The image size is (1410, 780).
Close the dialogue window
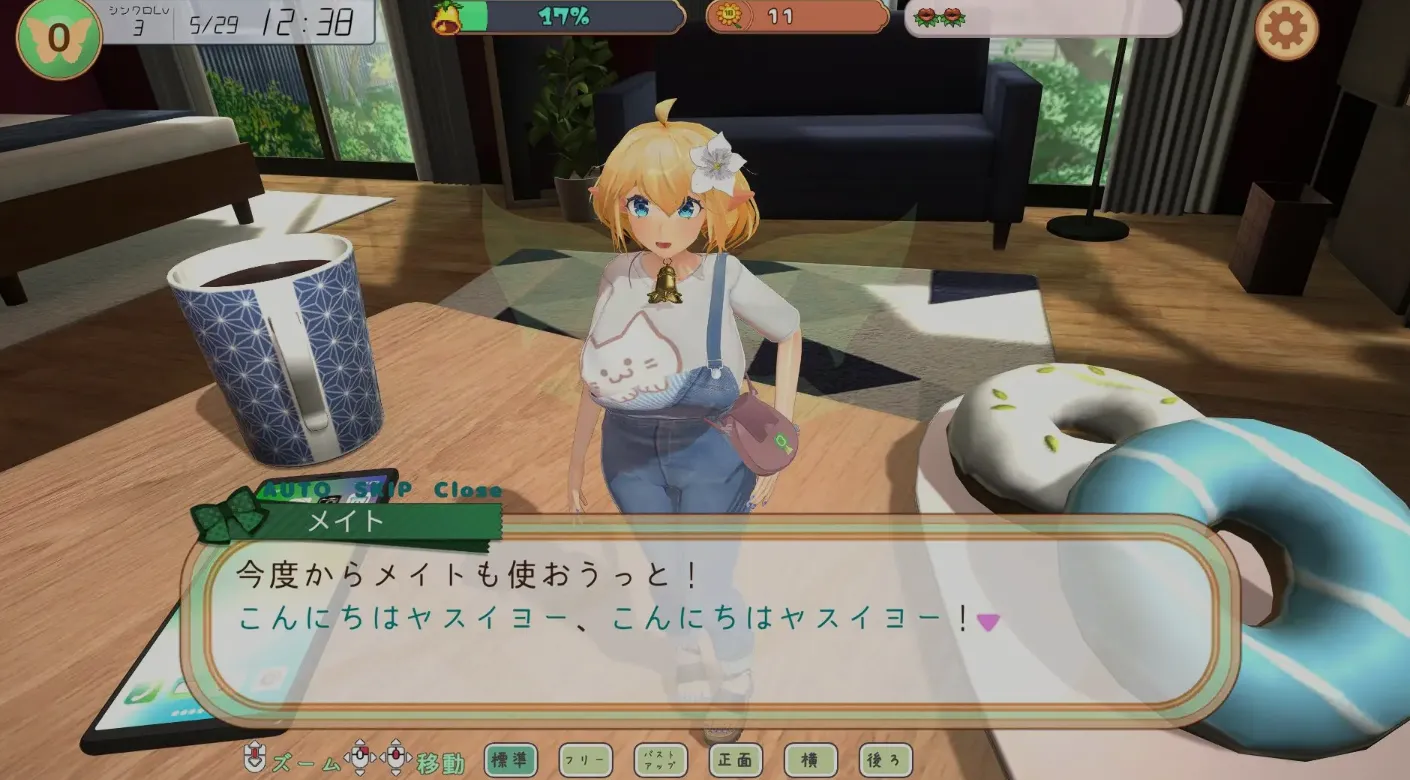pyautogui.click(x=468, y=490)
